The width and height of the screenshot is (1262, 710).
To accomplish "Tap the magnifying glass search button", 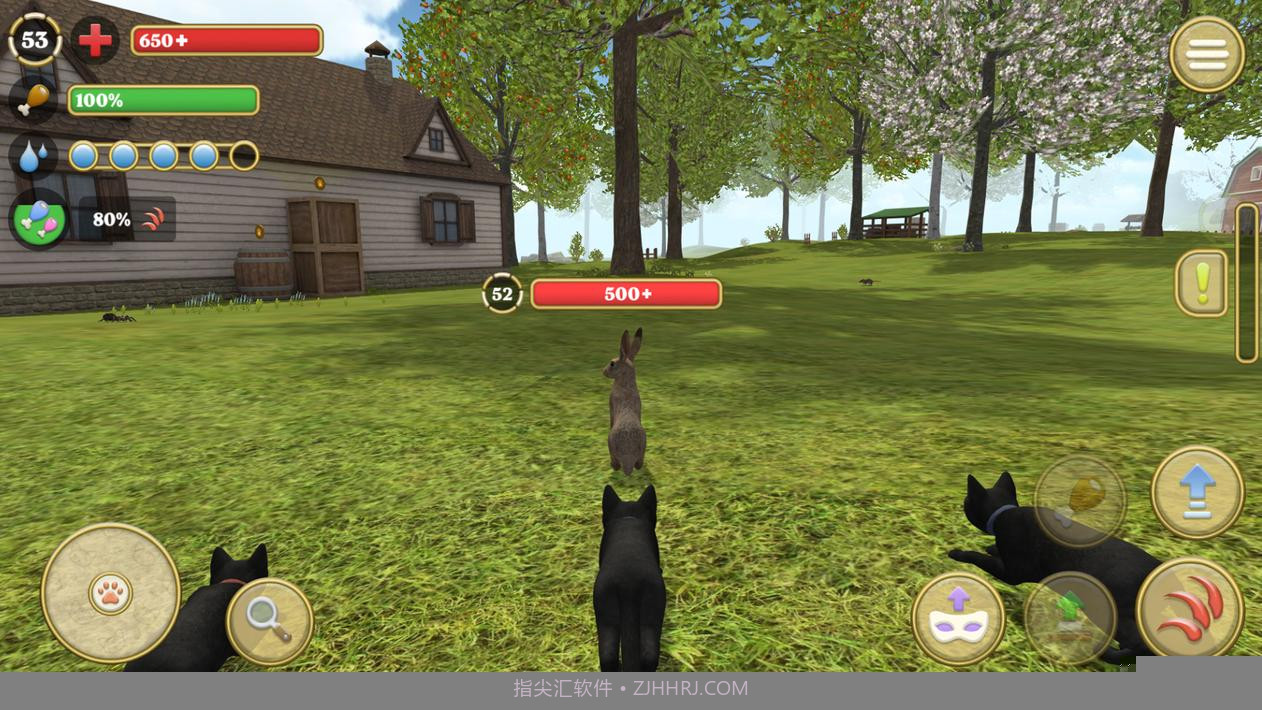I will (269, 622).
